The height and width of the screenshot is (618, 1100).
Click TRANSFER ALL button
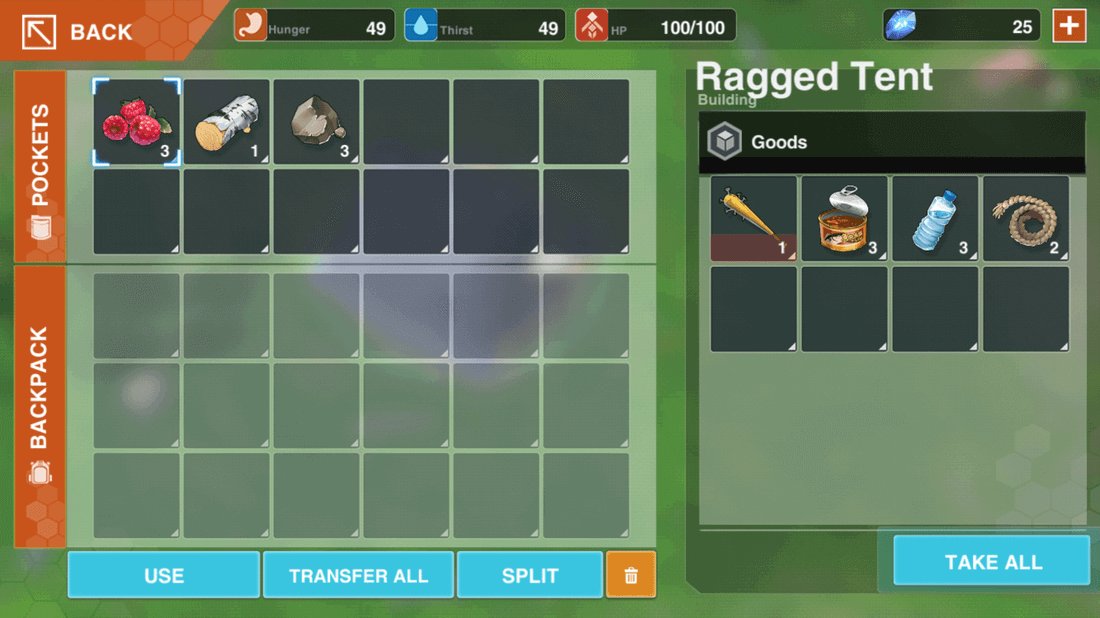(x=358, y=575)
